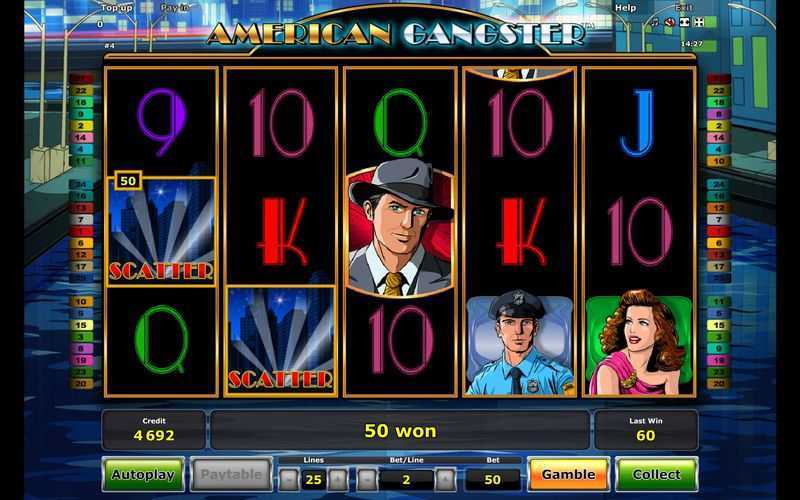
Task: Lower the Bet/Line amount
Action: [x=365, y=479]
